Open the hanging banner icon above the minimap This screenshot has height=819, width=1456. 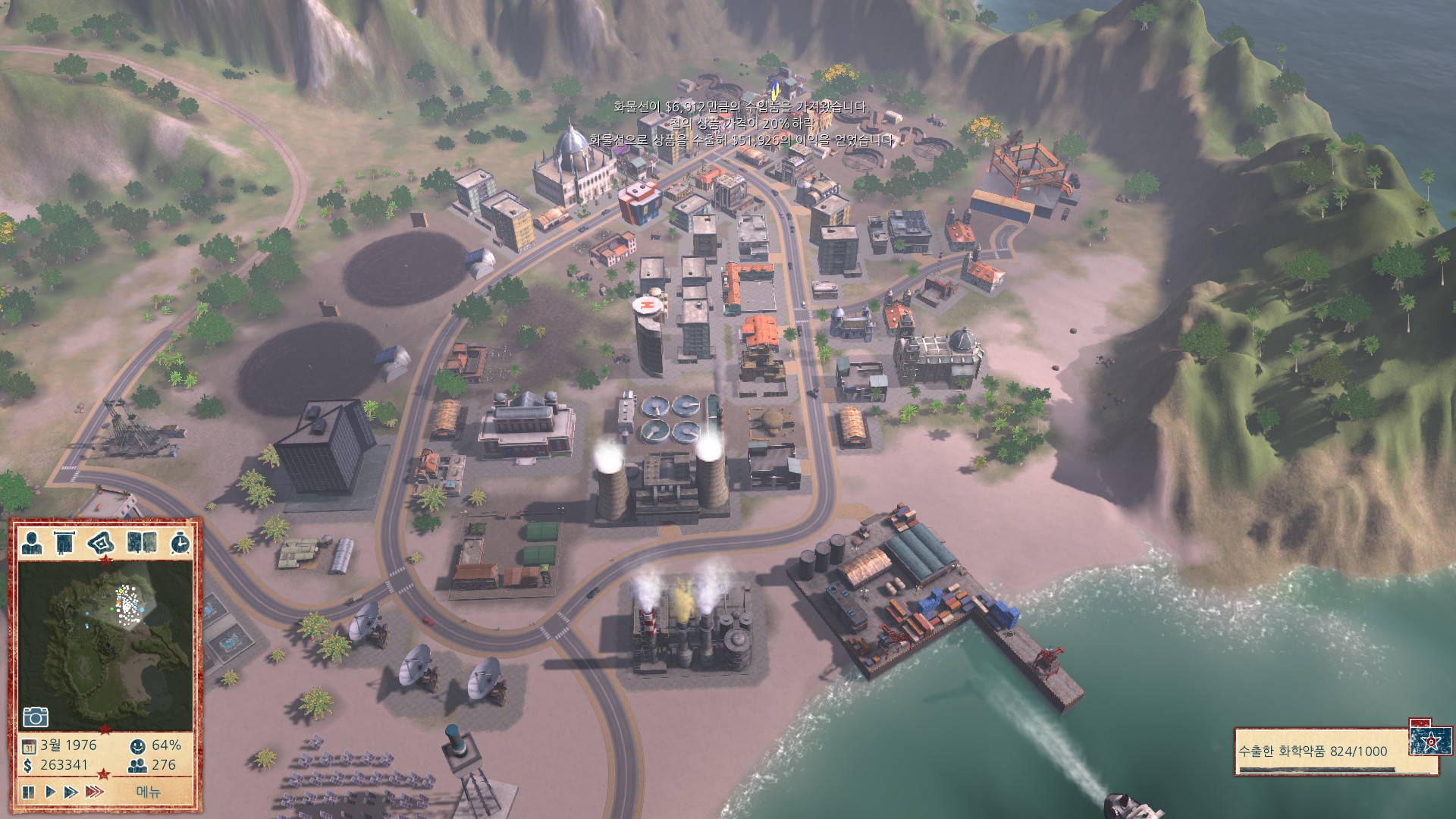tap(65, 542)
